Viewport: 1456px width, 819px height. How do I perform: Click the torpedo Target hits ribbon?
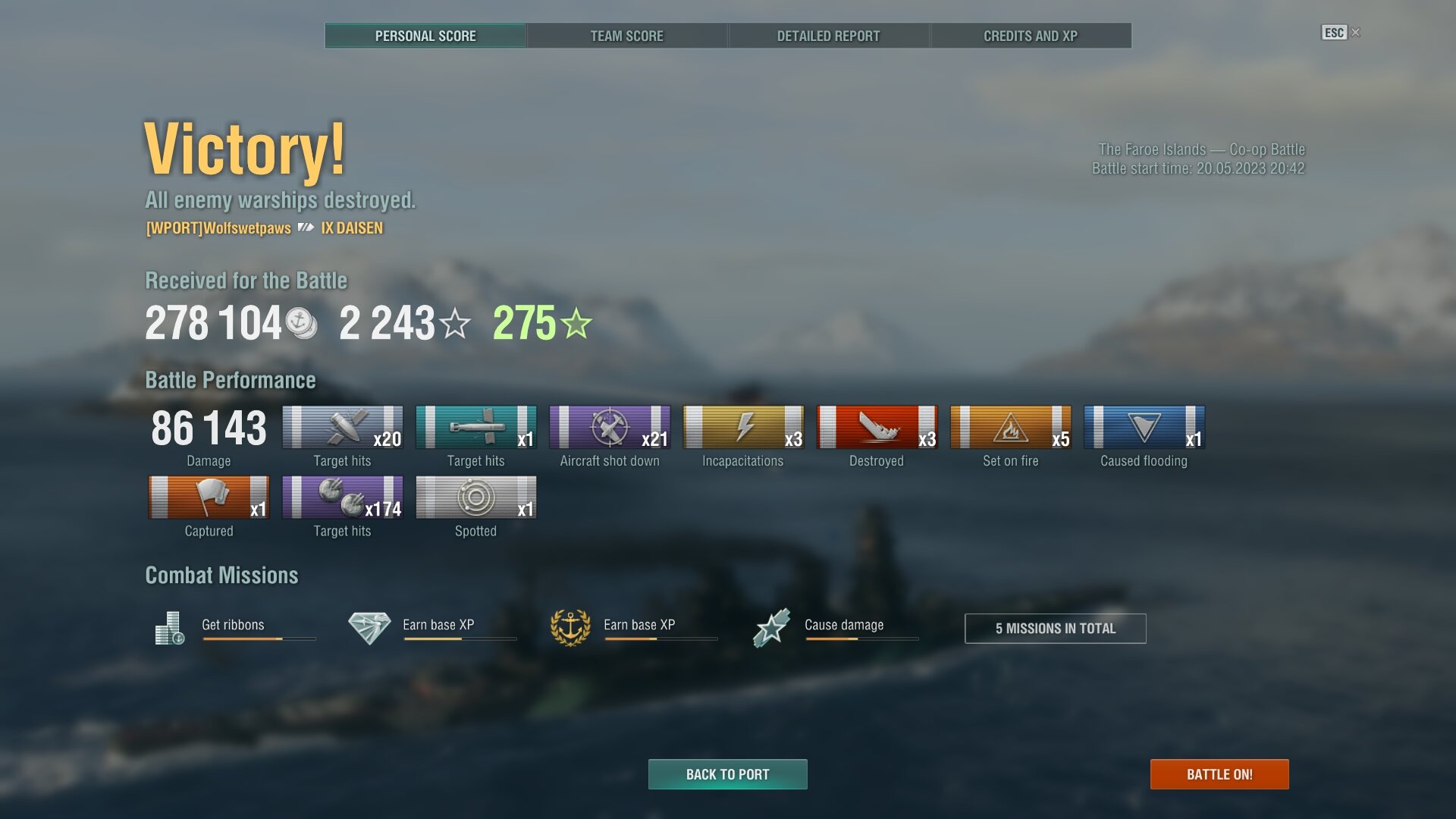[475, 427]
